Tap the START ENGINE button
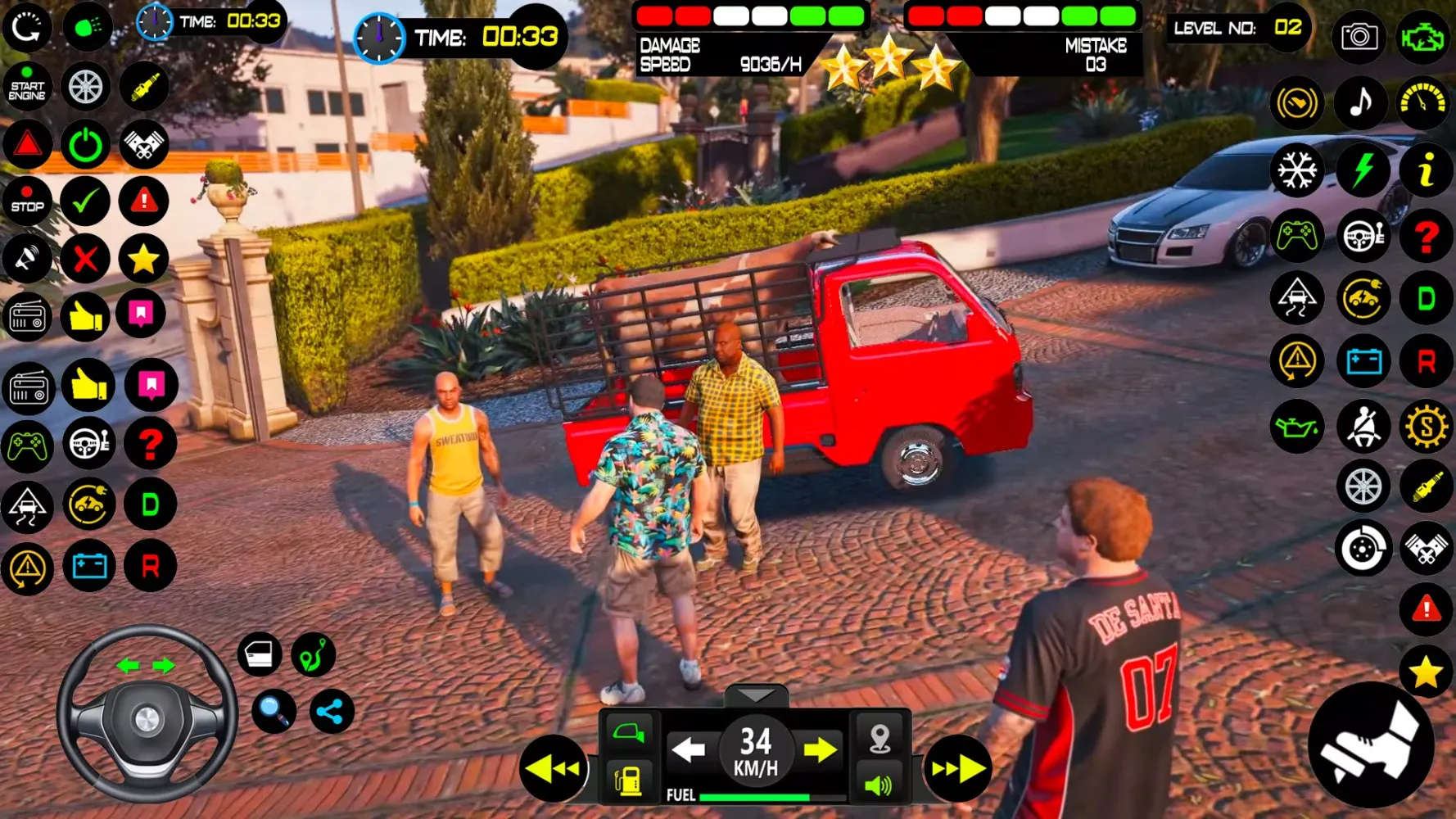The image size is (1456, 819). pyautogui.click(x=27, y=86)
